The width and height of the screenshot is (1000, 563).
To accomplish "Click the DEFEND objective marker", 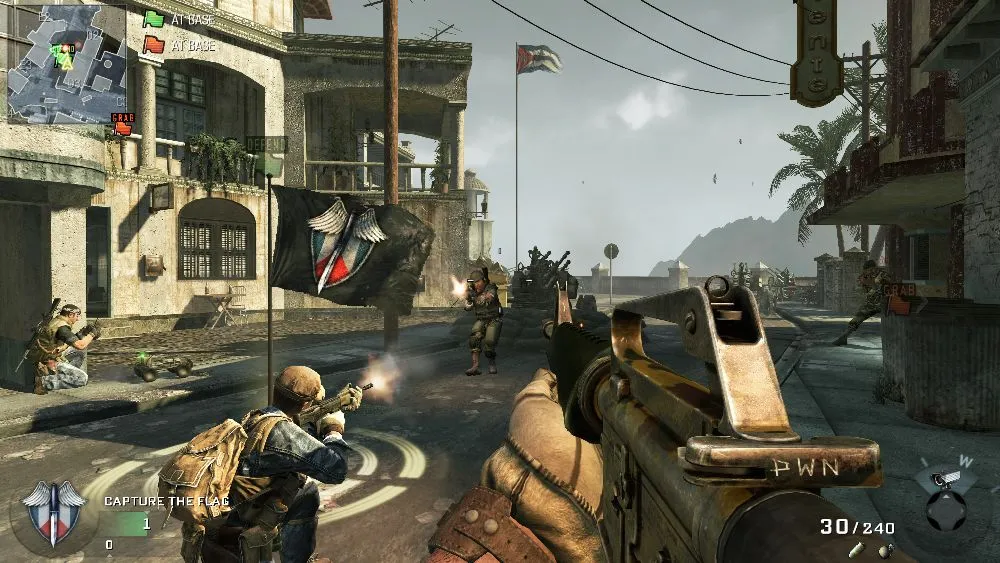I will 267,145.
